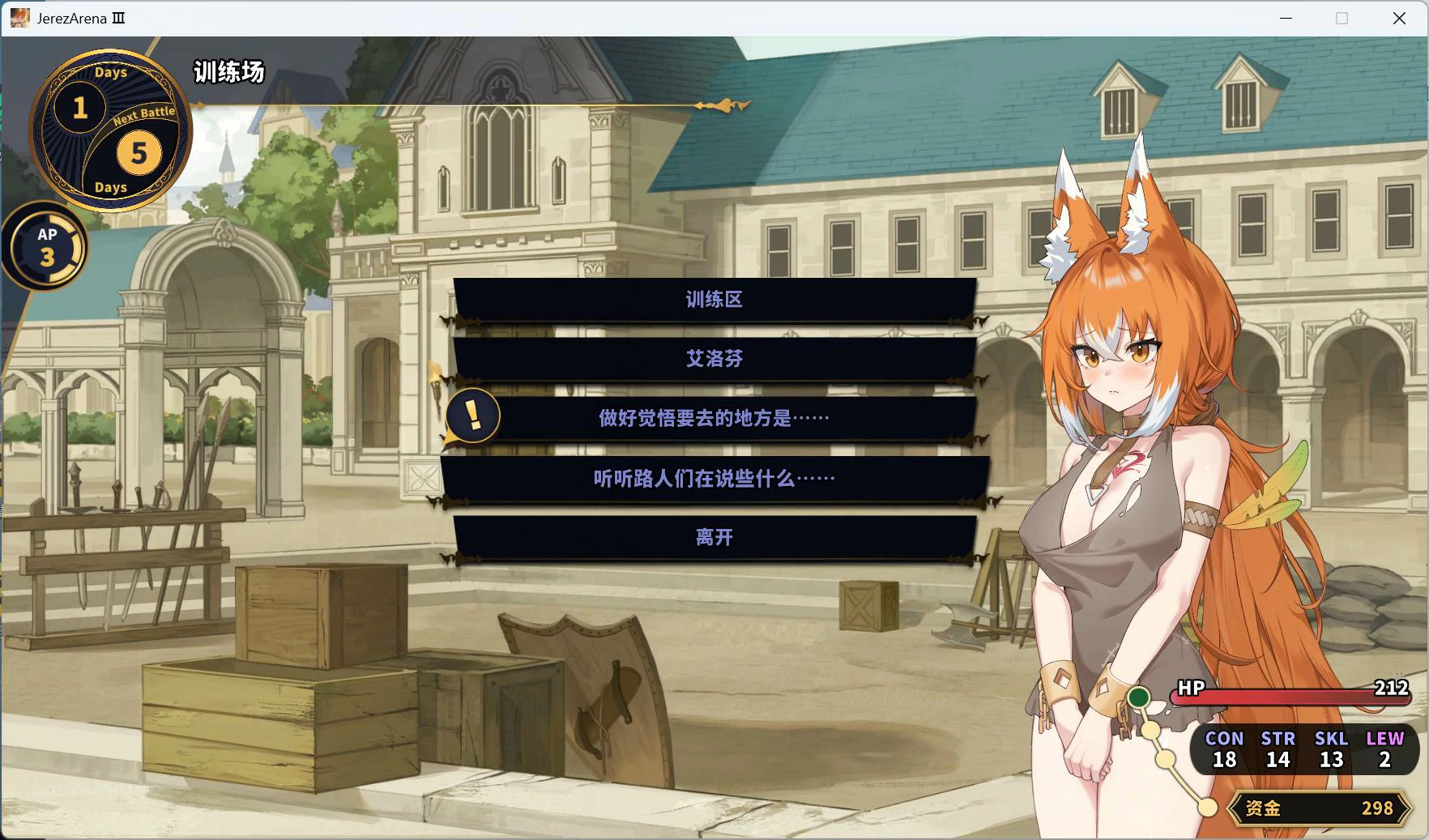
Task: Select the STR stat showing 14
Action: [x=1278, y=750]
